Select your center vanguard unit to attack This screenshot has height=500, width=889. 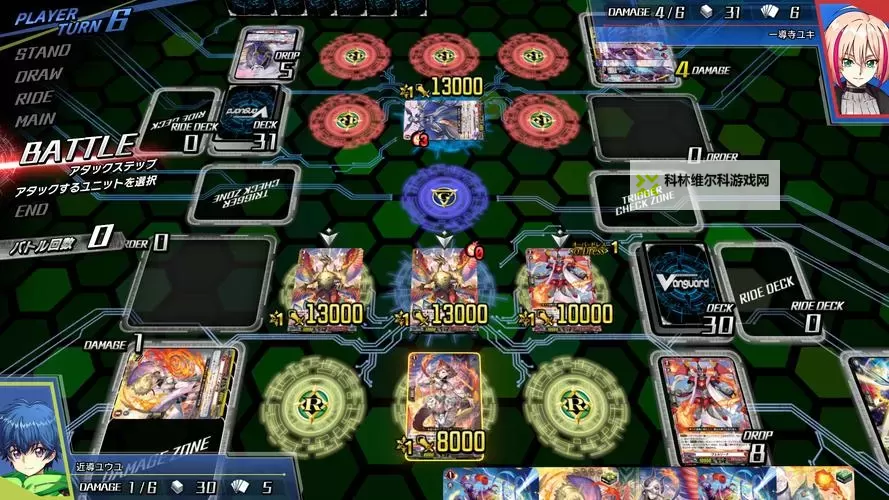(443, 283)
